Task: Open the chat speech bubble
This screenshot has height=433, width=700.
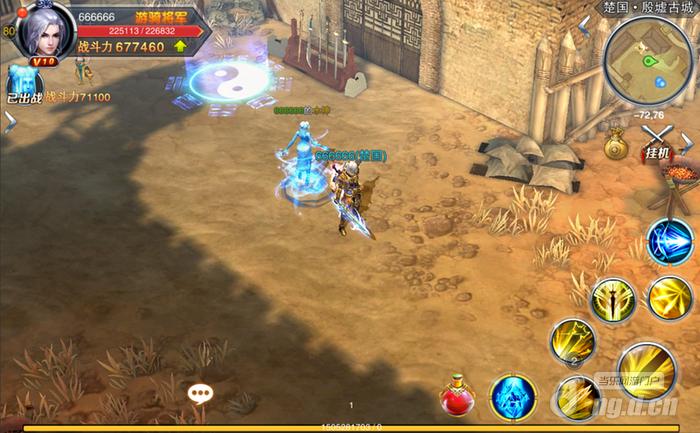Action: [x=200, y=393]
